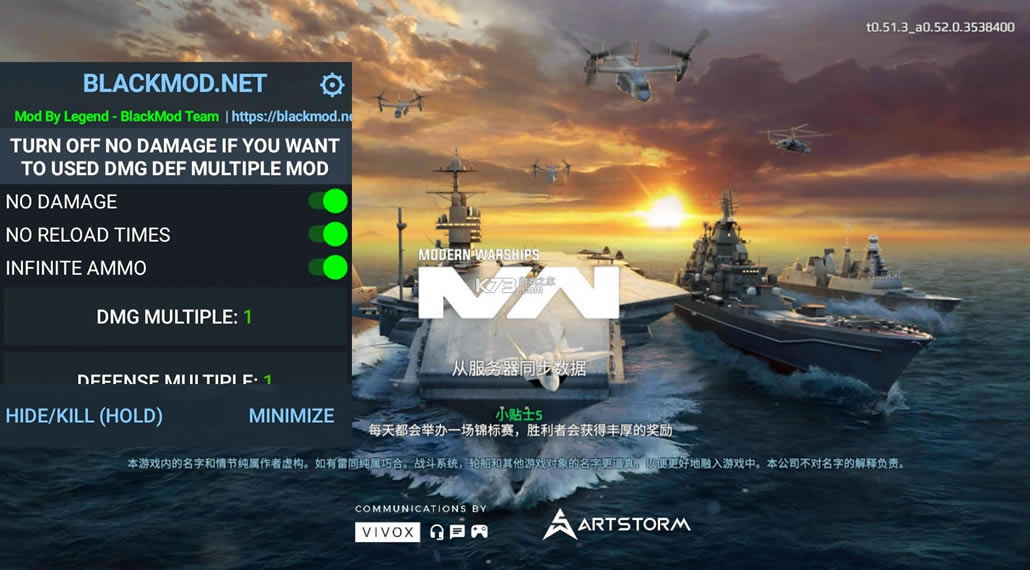Open the mod menu gear settings

tap(331, 84)
